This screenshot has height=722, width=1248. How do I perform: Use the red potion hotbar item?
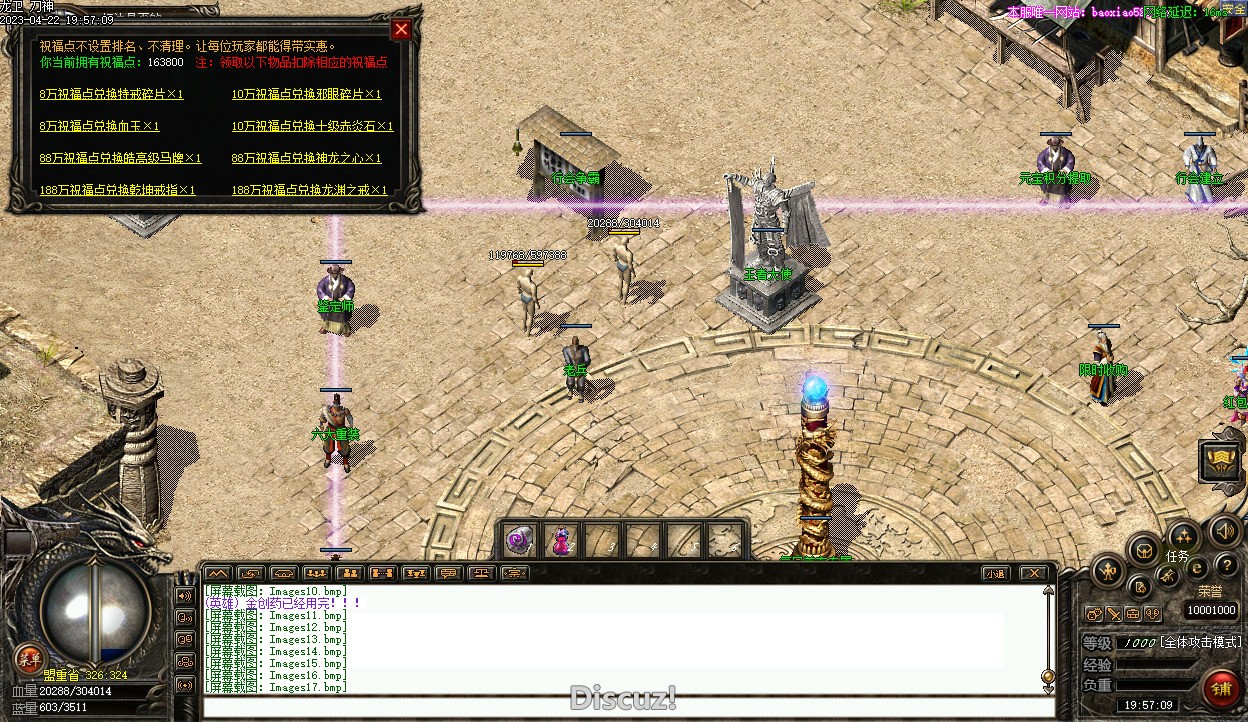(561, 541)
